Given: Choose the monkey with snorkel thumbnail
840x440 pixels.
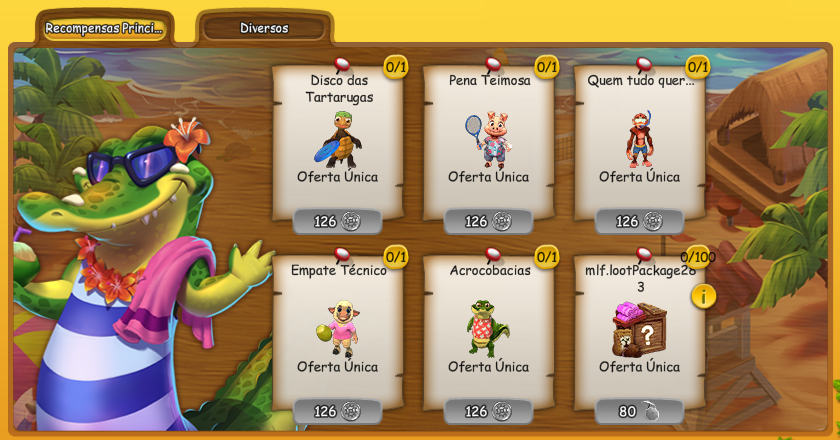Looking at the screenshot, I should tap(640, 139).
